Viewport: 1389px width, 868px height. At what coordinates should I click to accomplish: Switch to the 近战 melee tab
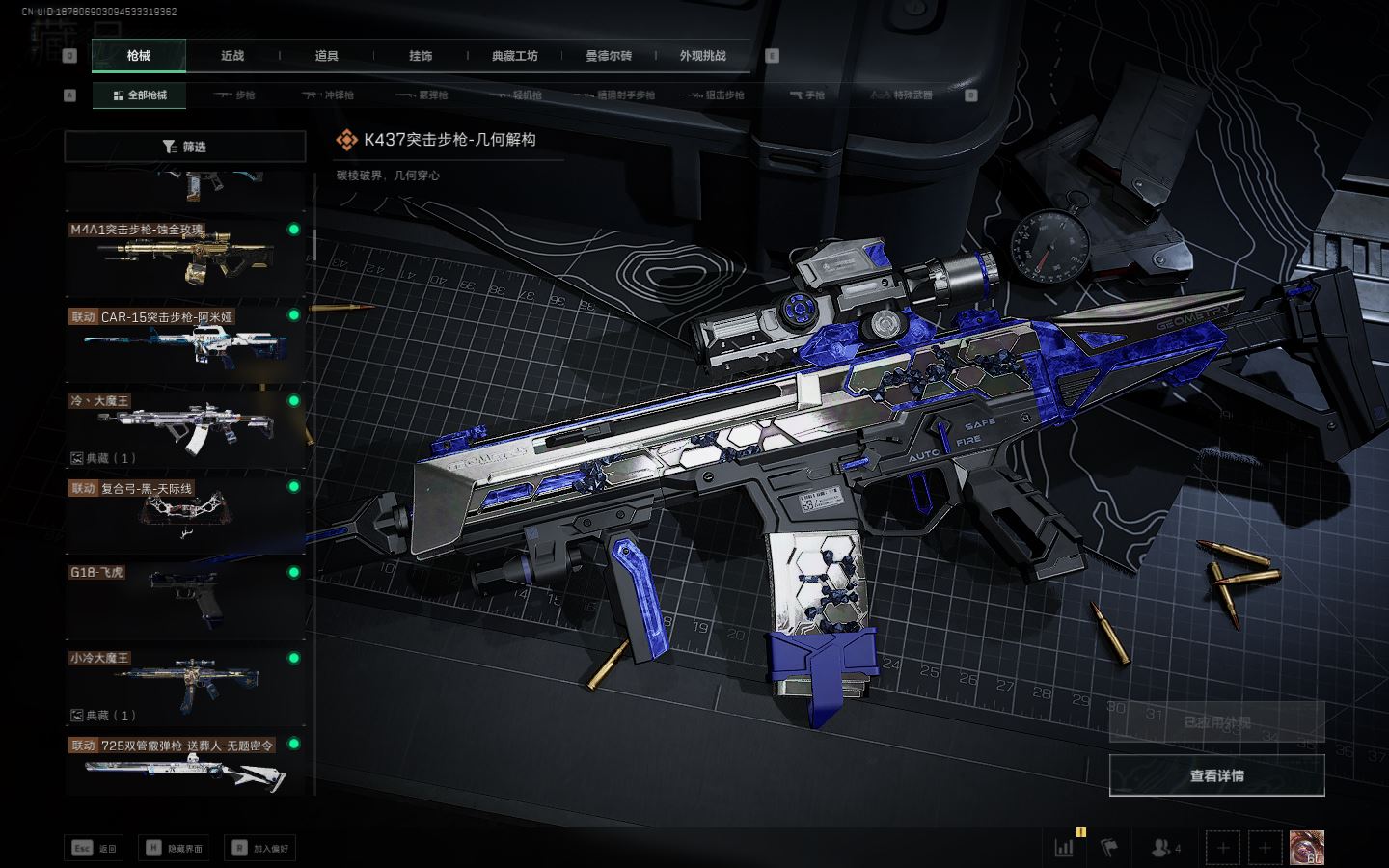point(232,56)
